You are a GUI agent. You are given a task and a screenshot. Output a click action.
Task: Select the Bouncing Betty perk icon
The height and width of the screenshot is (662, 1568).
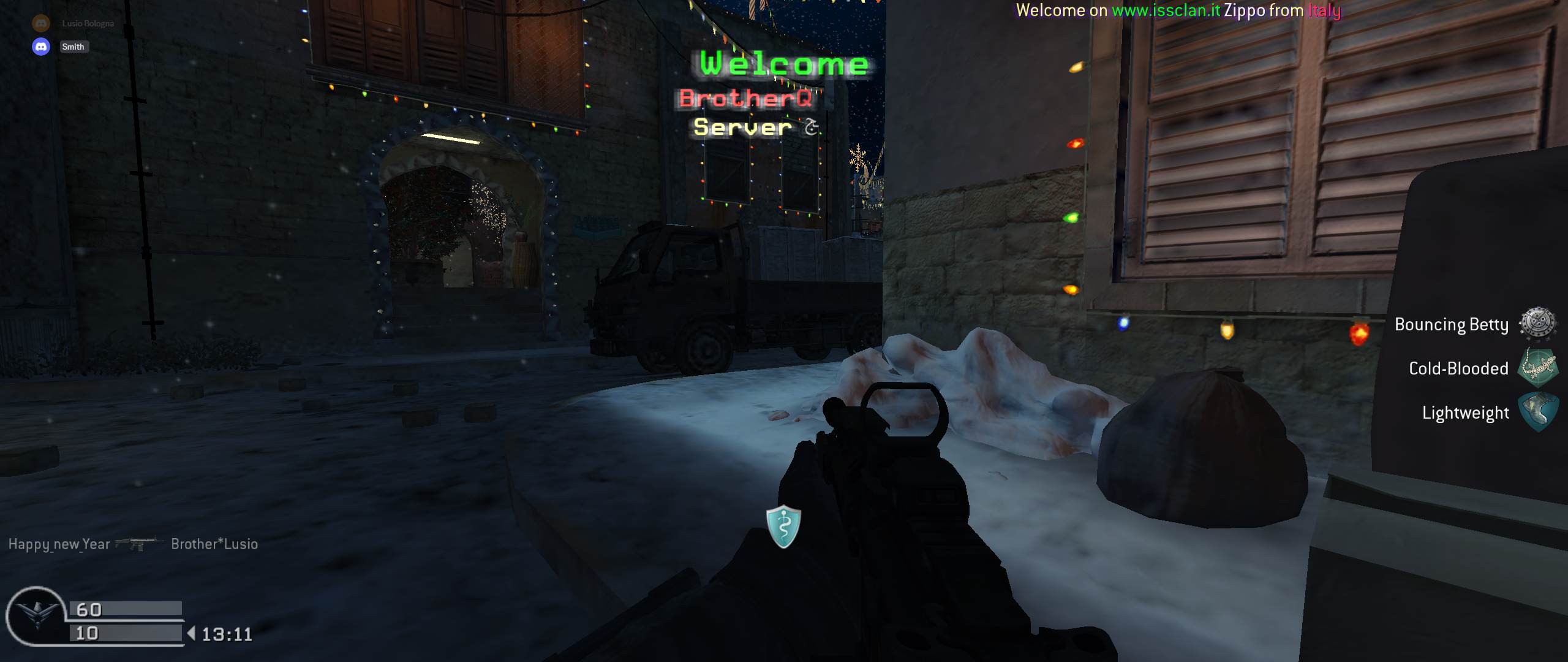click(1537, 324)
